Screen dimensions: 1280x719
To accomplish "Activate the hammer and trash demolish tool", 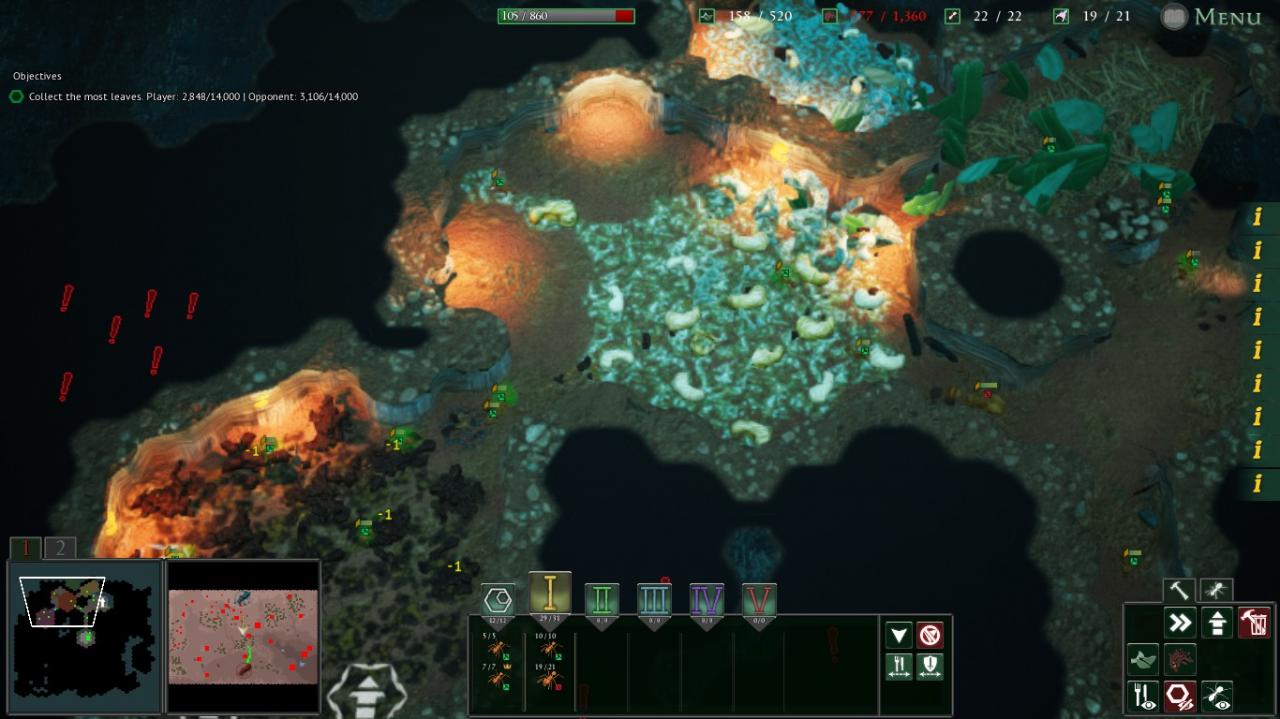I will coord(1254,623).
